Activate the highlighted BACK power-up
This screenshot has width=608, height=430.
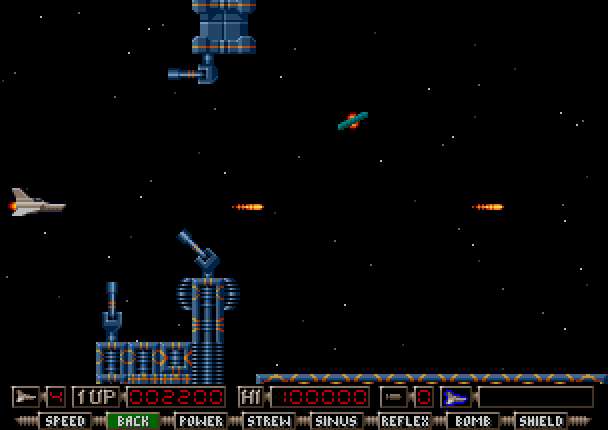click(x=133, y=421)
